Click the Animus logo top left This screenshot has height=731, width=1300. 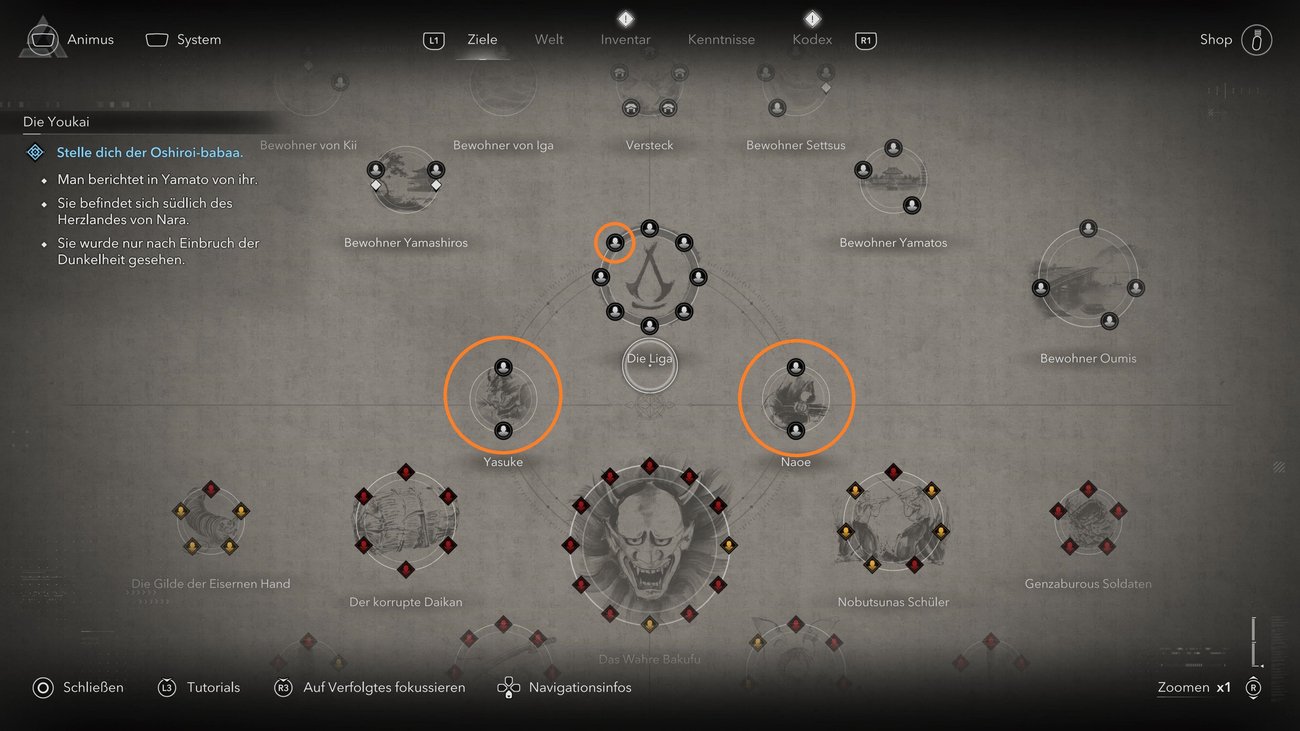coord(42,36)
